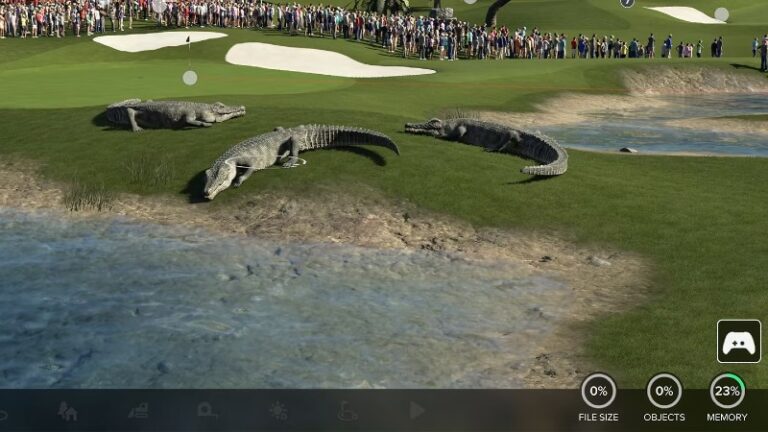
Task: Choose the golf hole and flag tool
Action: pyautogui.click(x=347, y=411)
